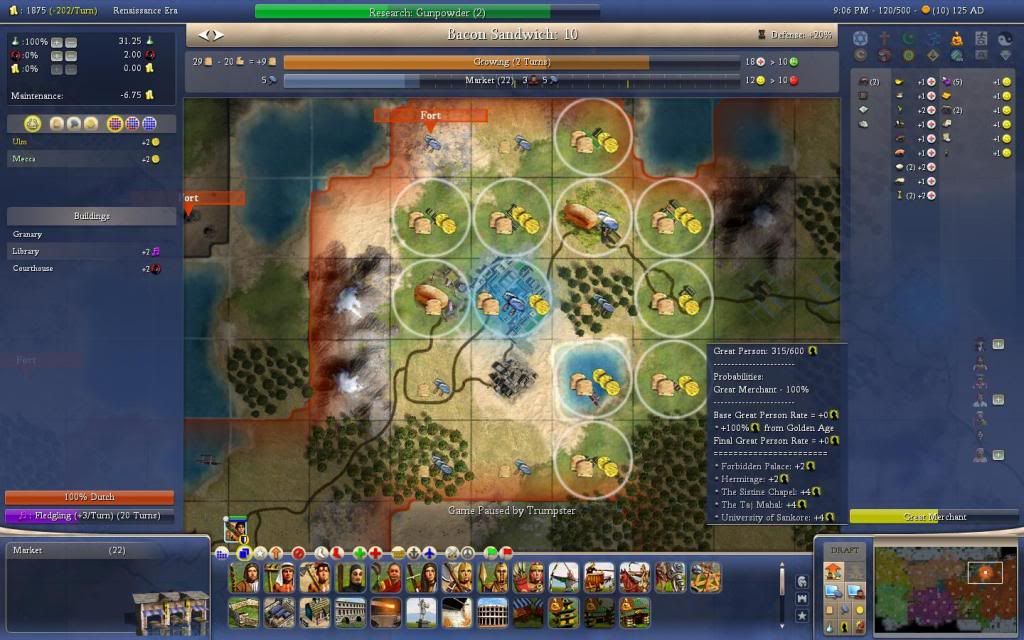Cycle to another city using the arrows
Viewport: 1024px width, 640px height.
pos(213,35)
